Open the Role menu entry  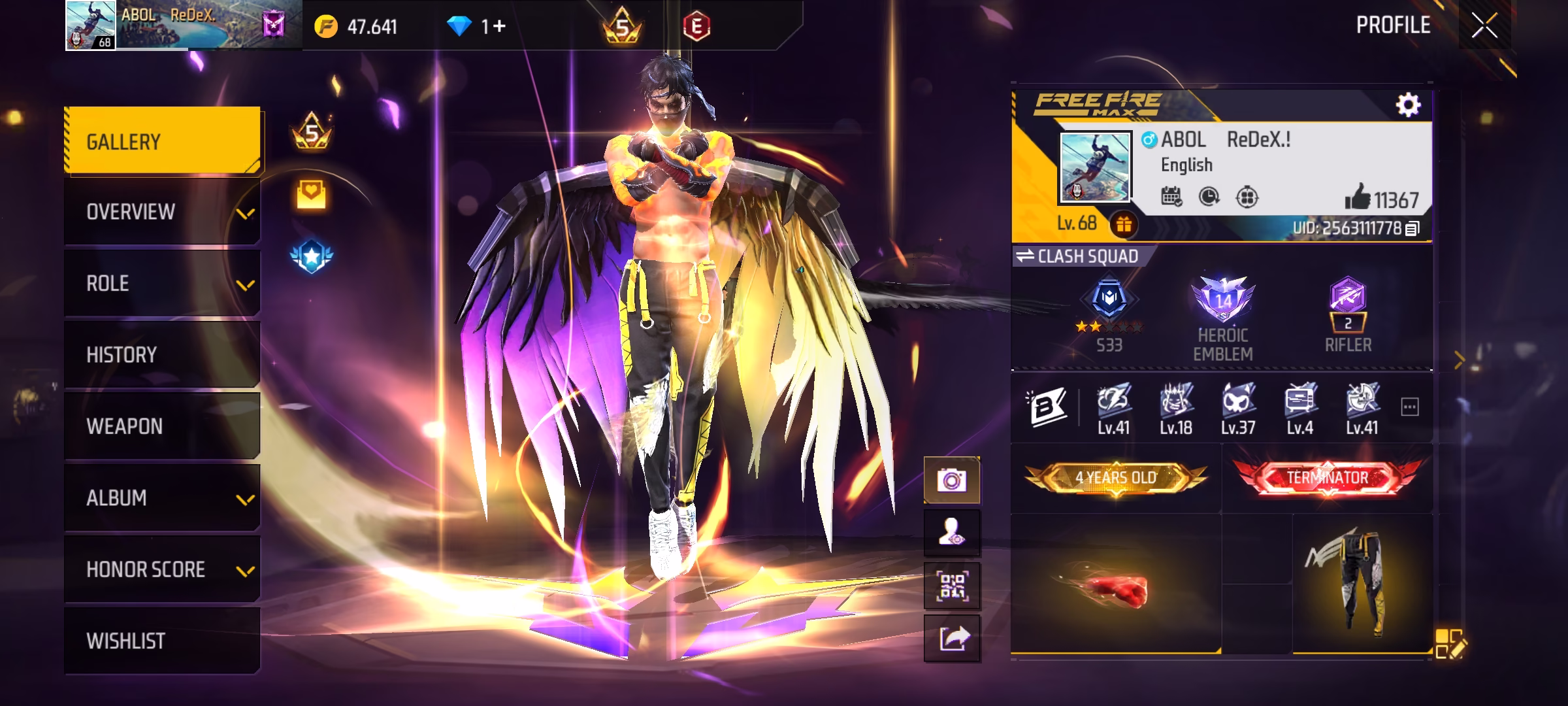[162, 284]
